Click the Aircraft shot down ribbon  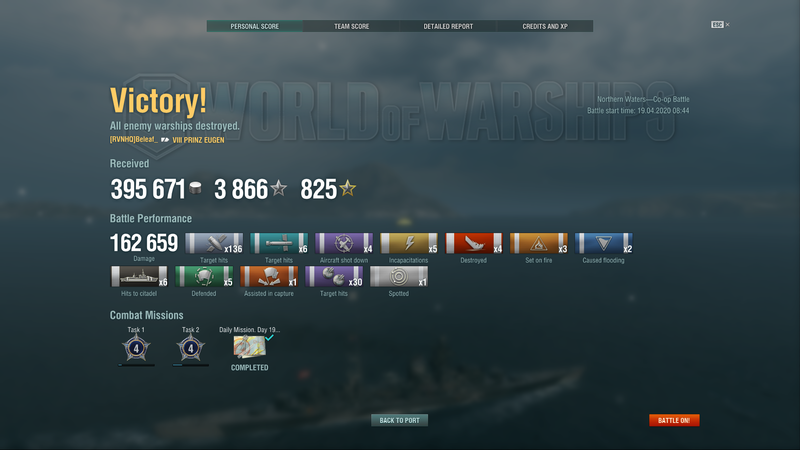pyautogui.click(x=344, y=243)
